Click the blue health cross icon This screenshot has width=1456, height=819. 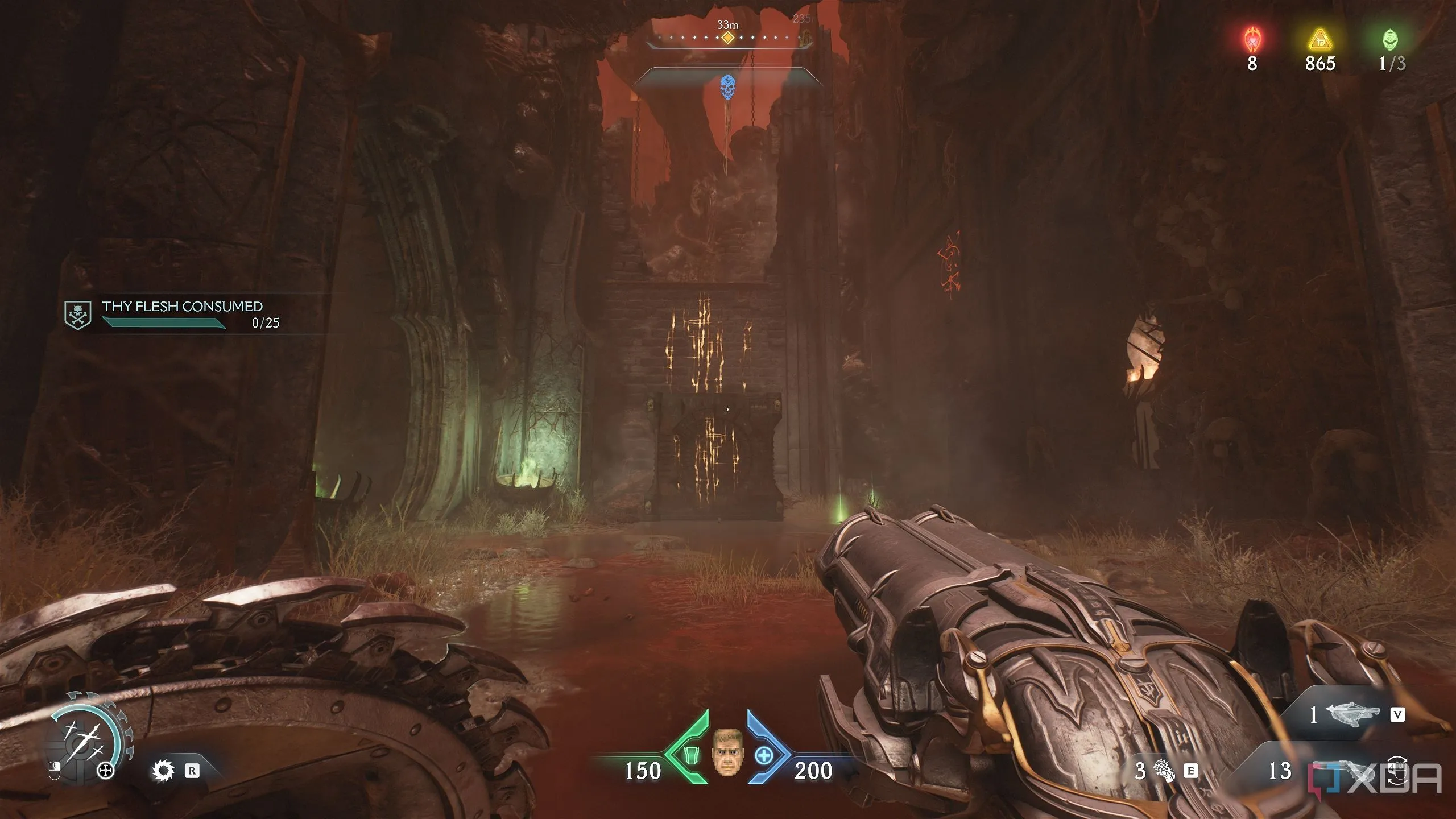(764, 755)
